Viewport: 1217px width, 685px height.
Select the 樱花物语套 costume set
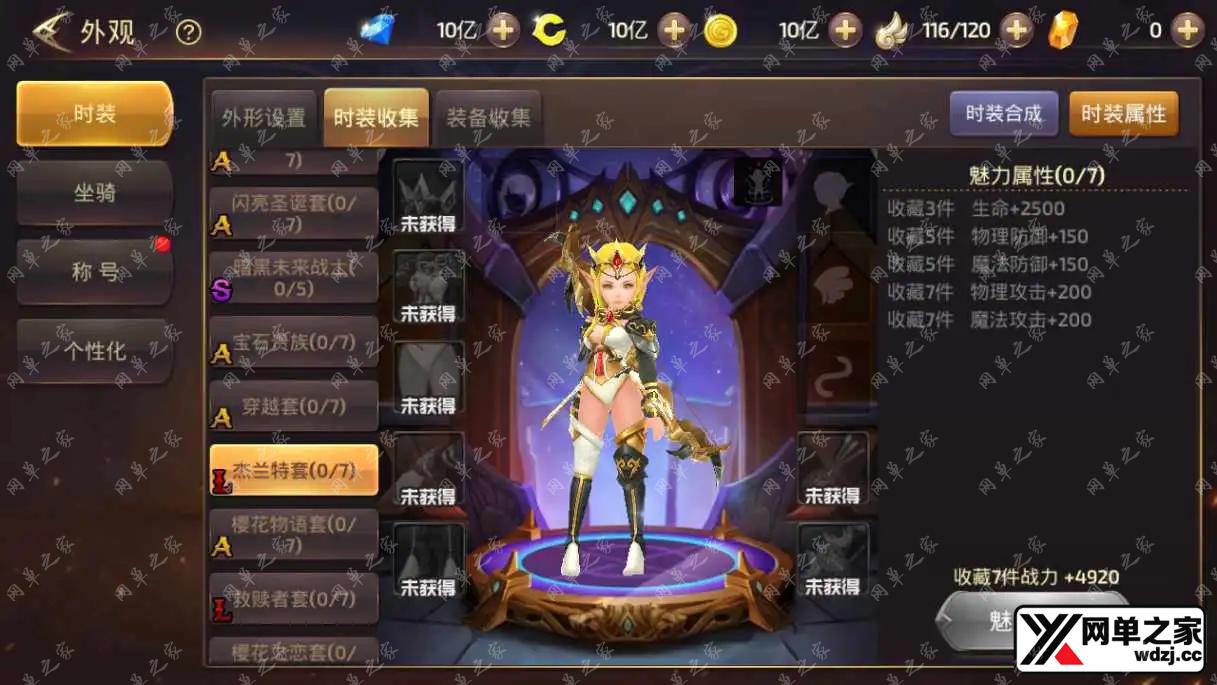point(294,534)
